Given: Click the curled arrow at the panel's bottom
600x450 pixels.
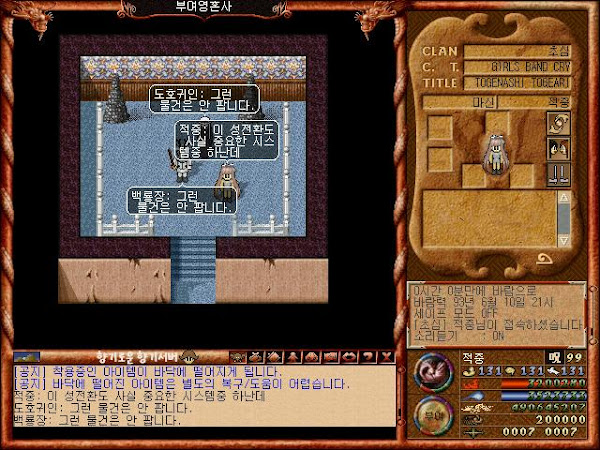Looking at the screenshot, I should [x=547, y=260].
